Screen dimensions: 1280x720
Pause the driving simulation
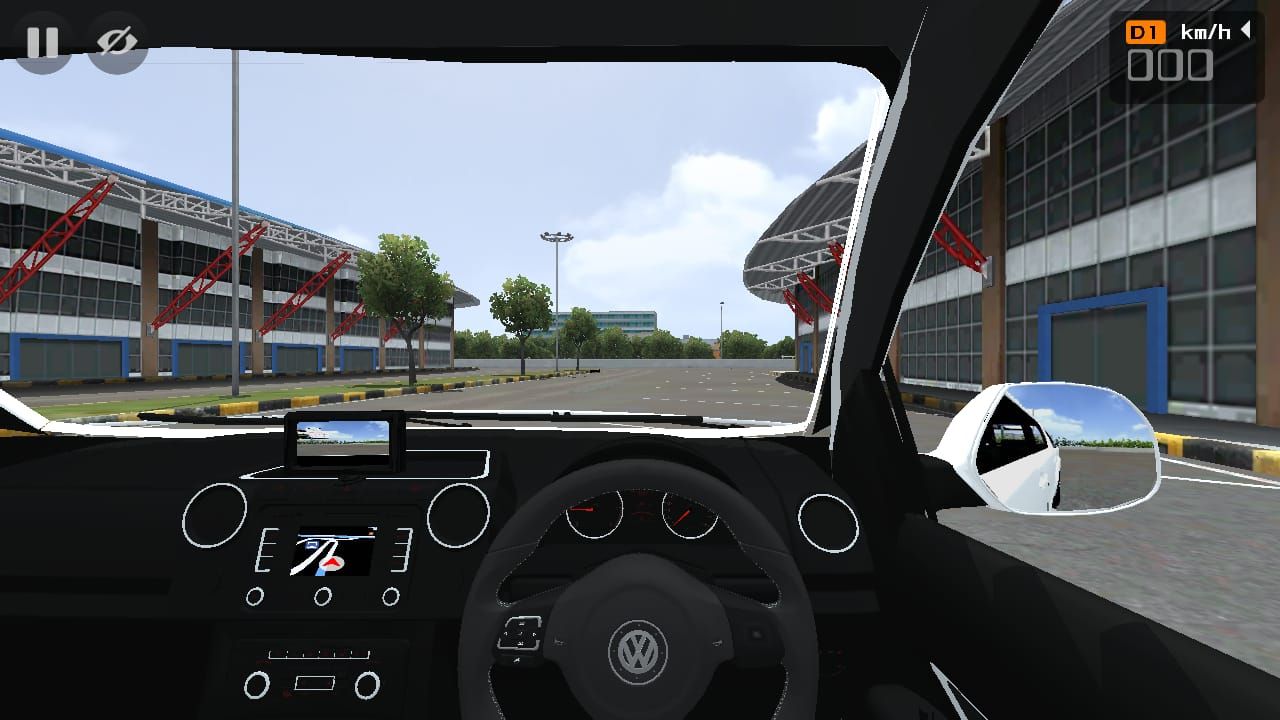41,41
